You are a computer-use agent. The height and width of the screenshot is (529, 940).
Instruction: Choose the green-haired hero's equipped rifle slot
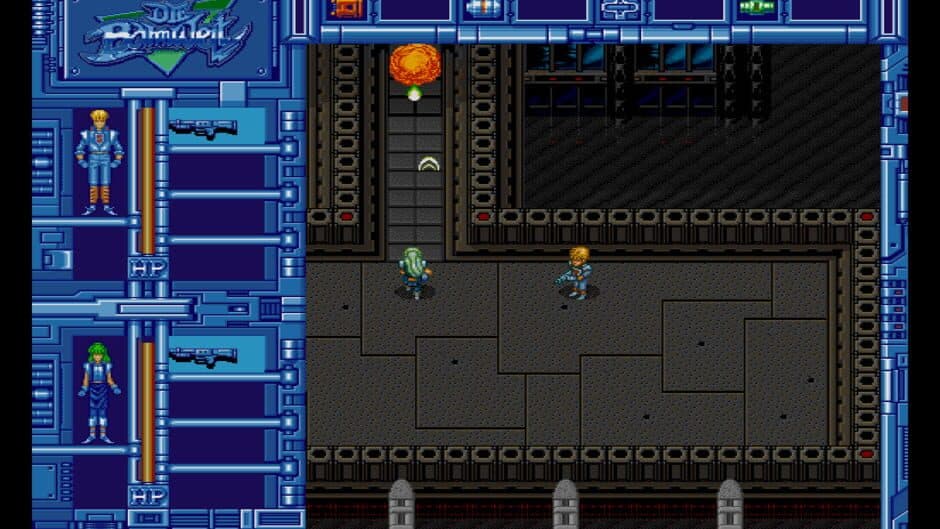point(204,356)
